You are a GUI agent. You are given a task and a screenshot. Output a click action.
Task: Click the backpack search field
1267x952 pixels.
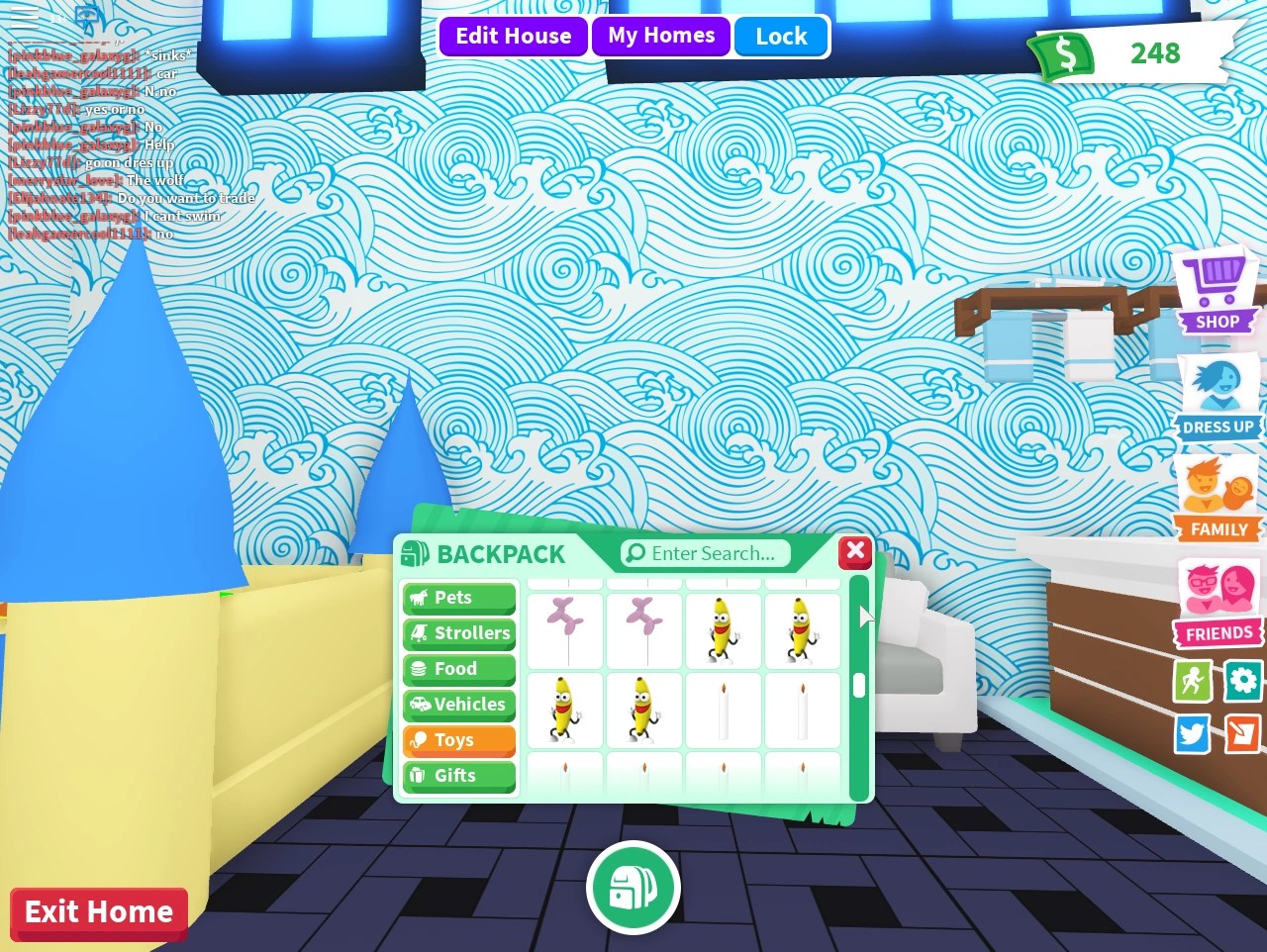click(x=704, y=554)
